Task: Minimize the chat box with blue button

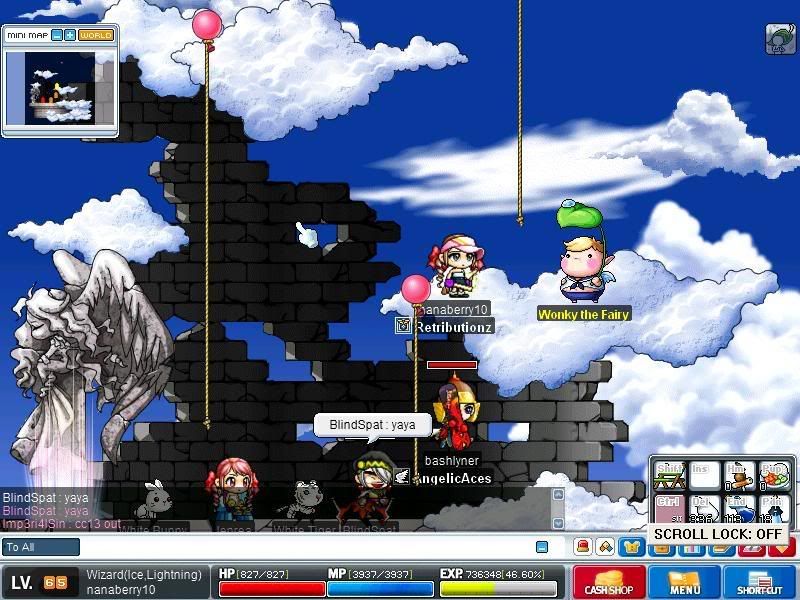Action: pos(542,547)
